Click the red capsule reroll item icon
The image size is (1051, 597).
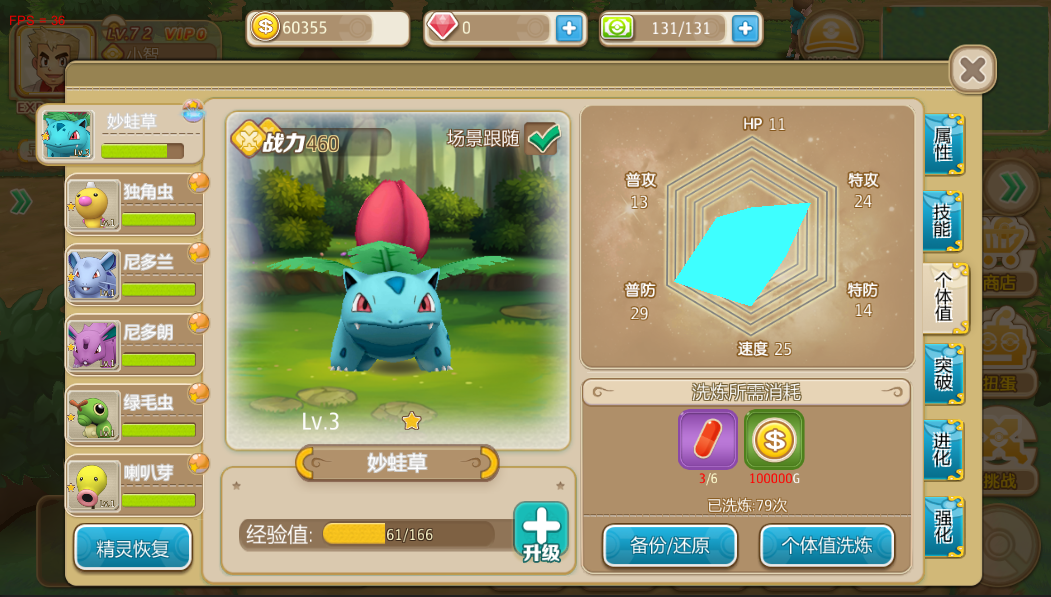(708, 439)
